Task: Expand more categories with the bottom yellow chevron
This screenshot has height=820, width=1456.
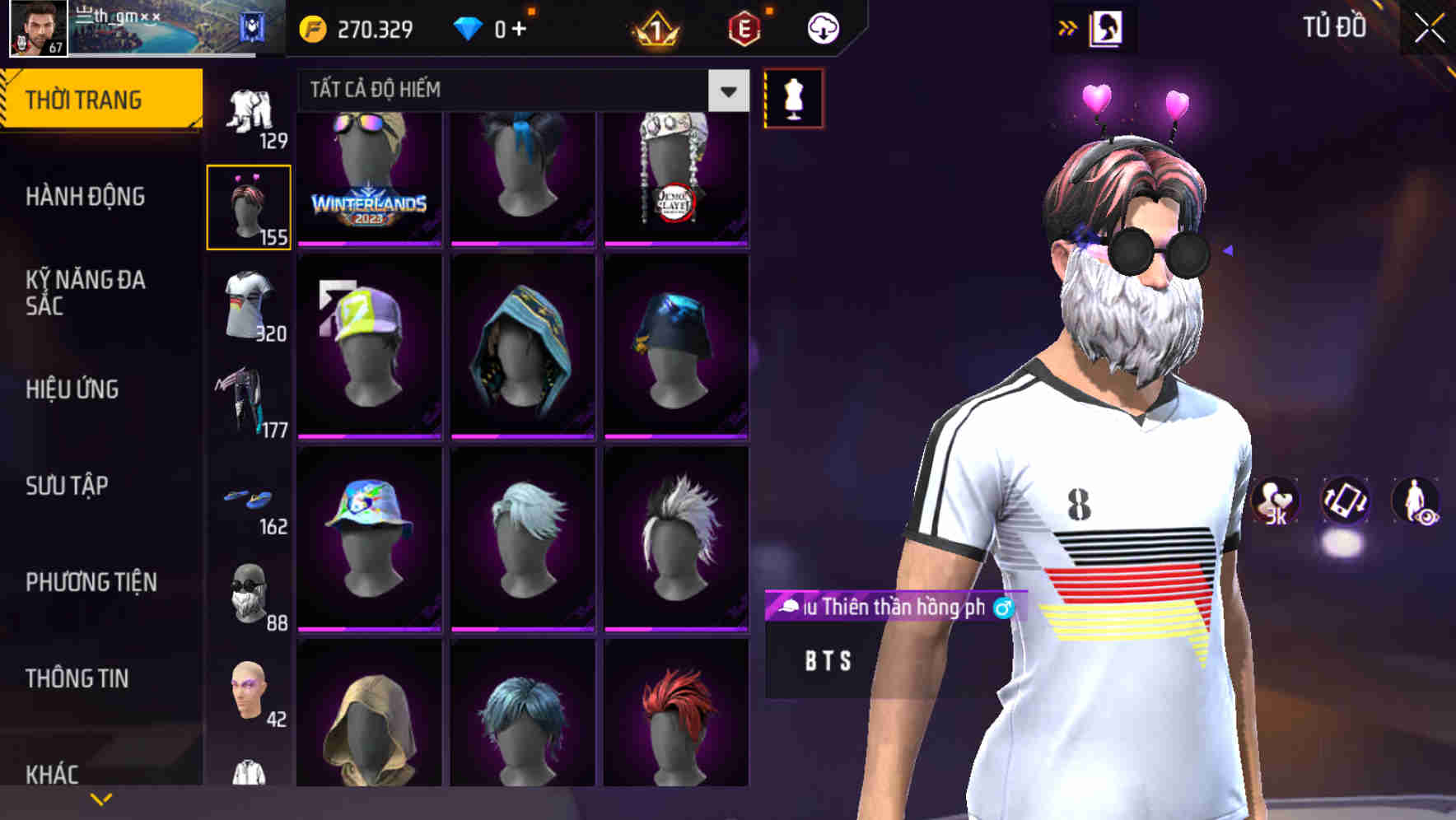Action: click(101, 799)
